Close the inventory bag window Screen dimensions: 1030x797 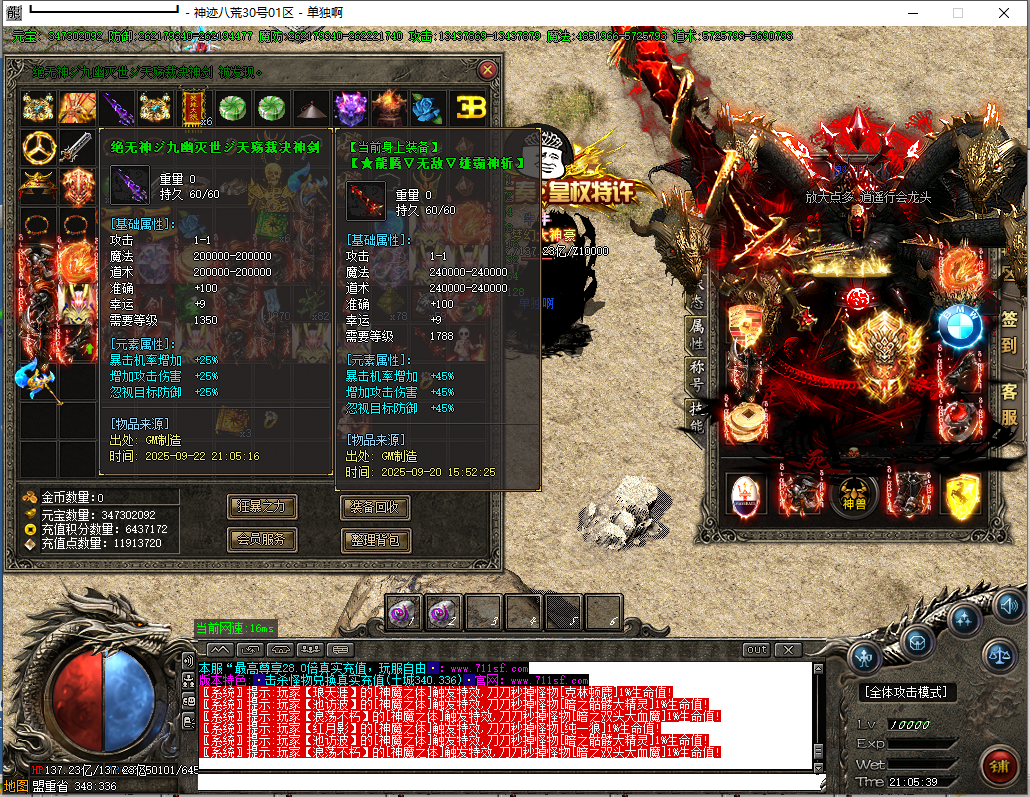click(x=487, y=70)
